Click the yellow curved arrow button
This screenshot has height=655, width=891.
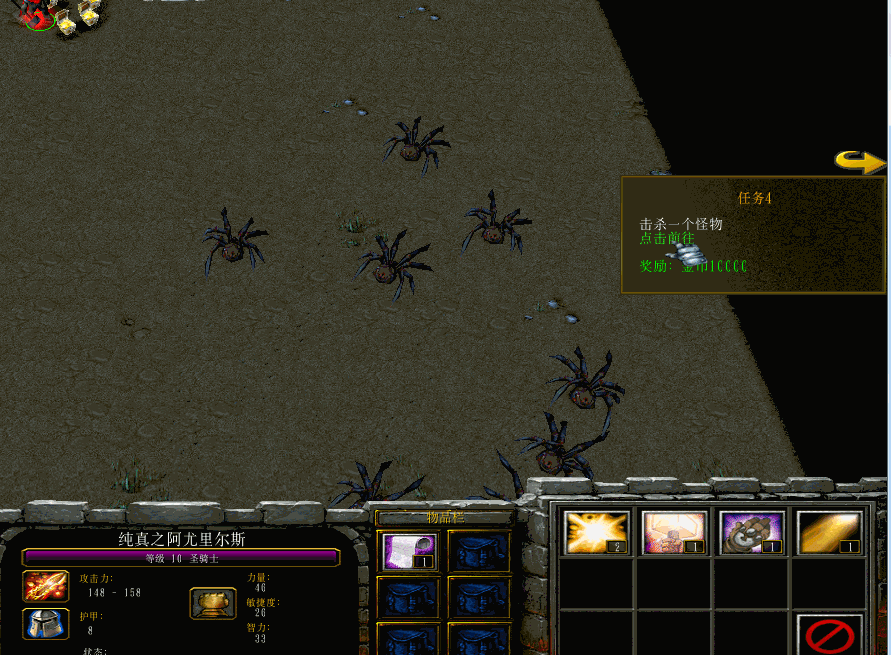[860, 161]
